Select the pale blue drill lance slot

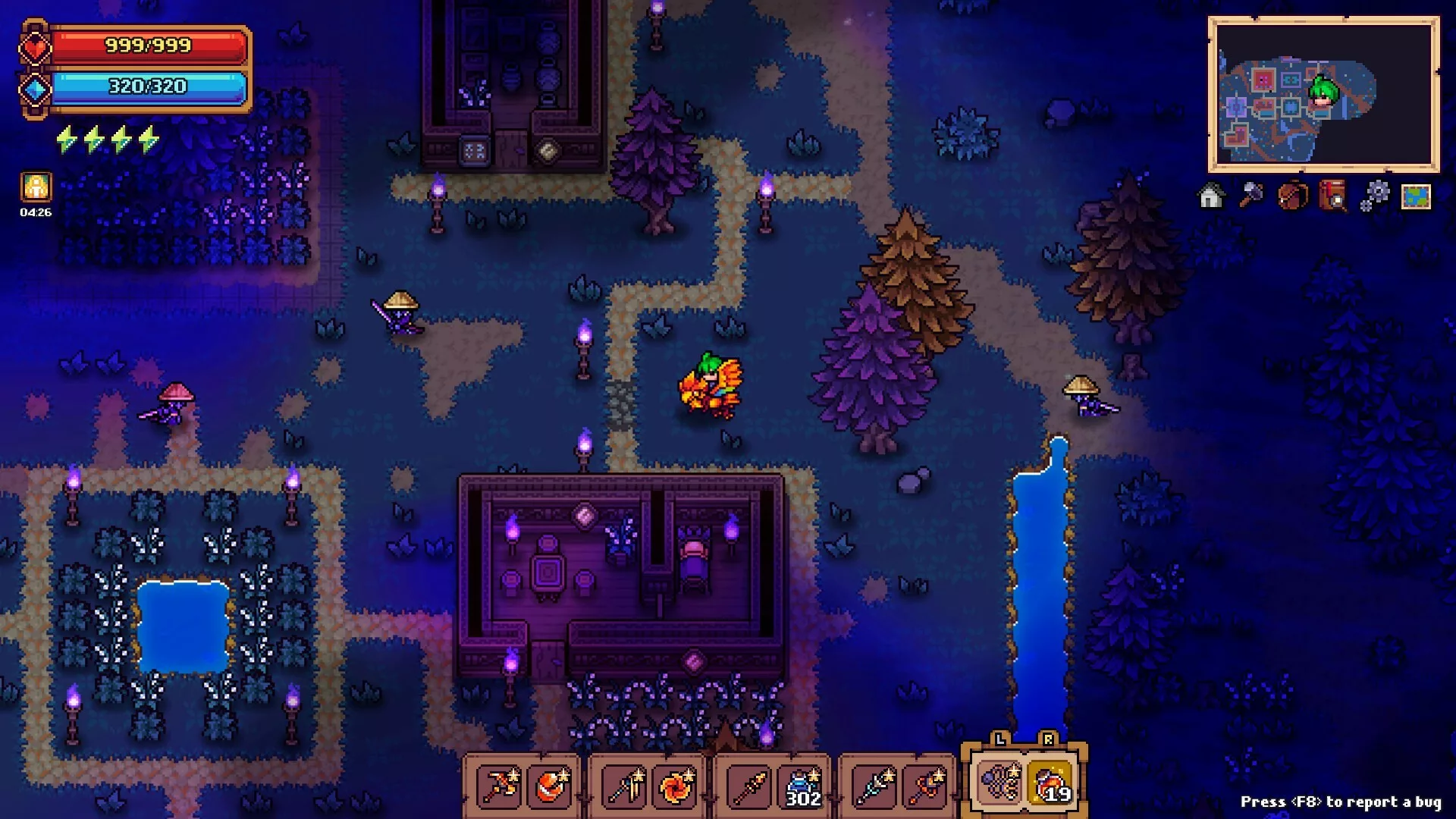[x=874, y=786]
